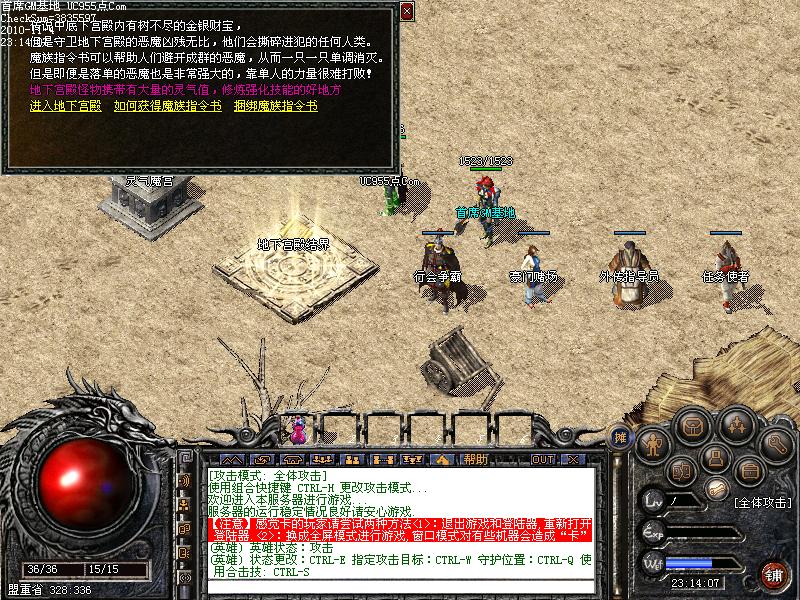This screenshot has width=800, height=600.
Task: Open the wrench settings round button
Action: (777, 442)
